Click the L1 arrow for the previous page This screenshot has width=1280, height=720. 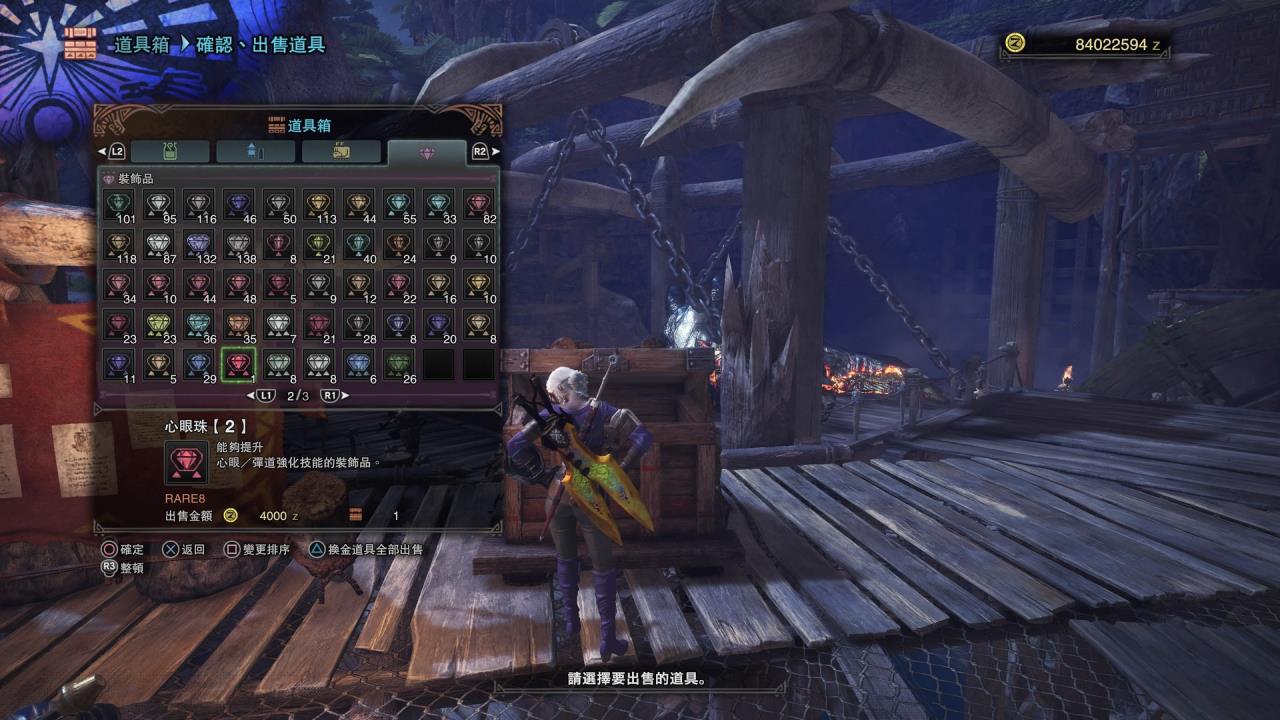pyautogui.click(x=265, y=393)
